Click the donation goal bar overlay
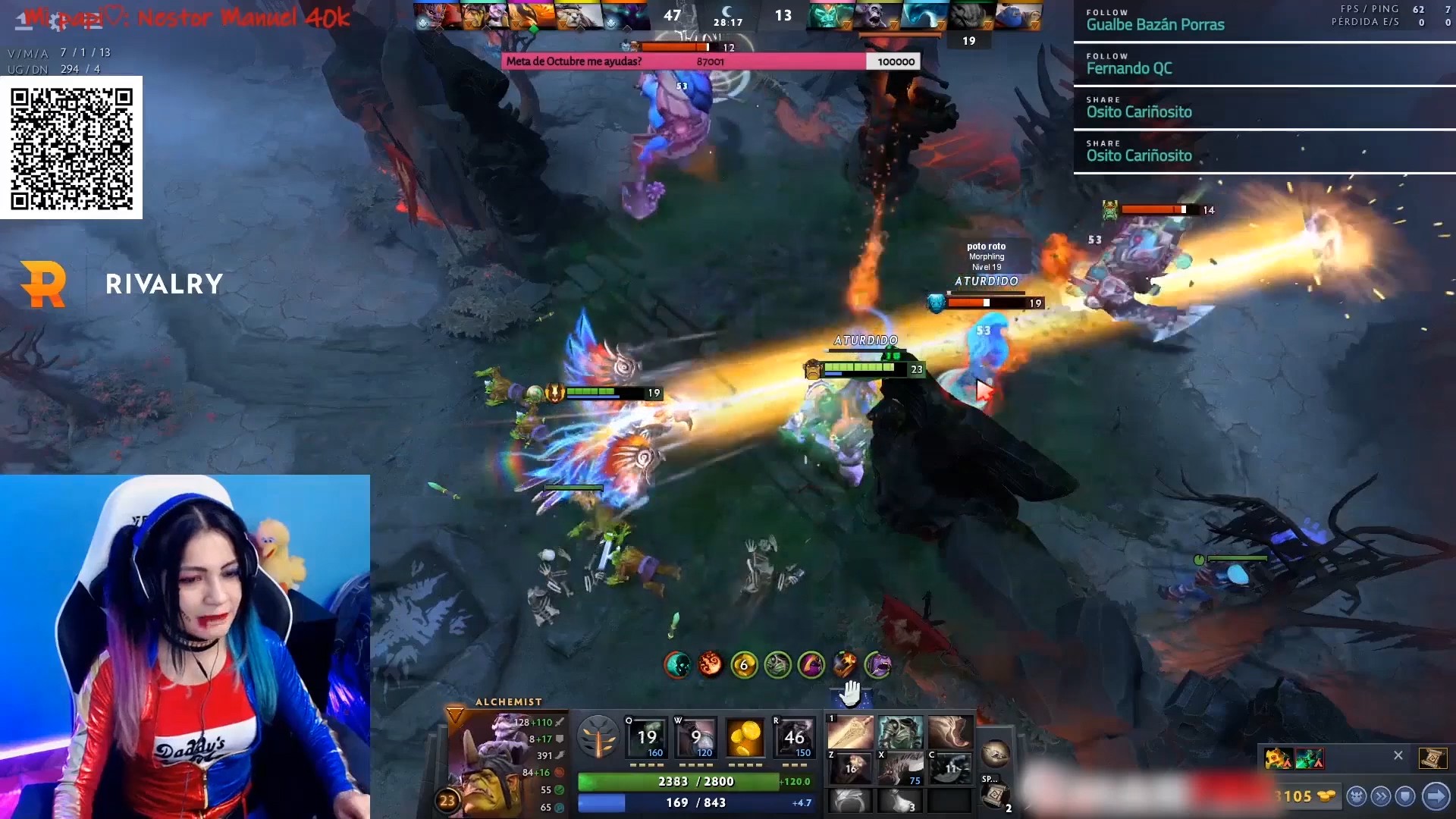The height and width of the screenshot is (819, 1456). [711, 61]
